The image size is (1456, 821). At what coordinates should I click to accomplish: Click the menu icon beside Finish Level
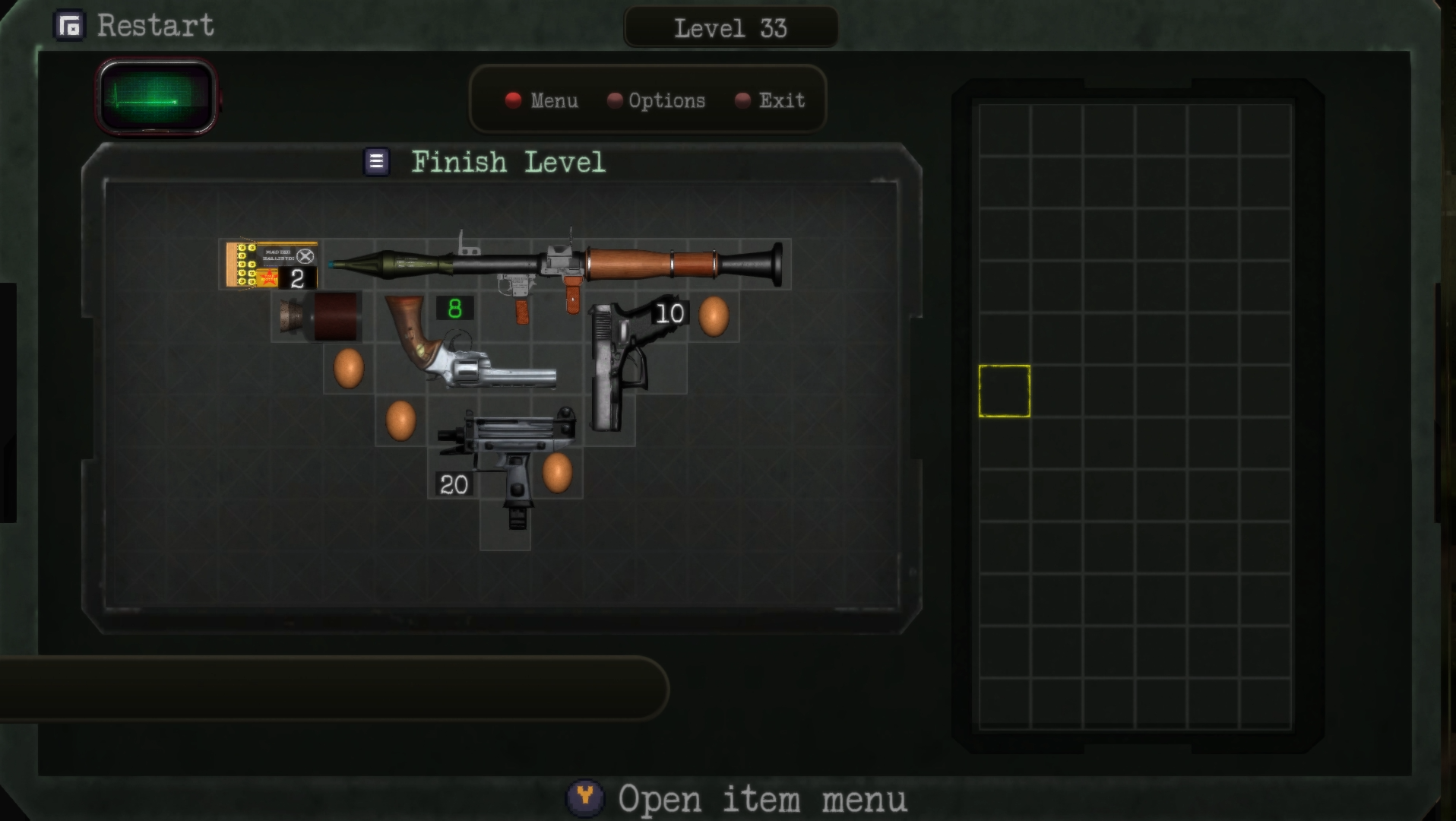[375, 161]
